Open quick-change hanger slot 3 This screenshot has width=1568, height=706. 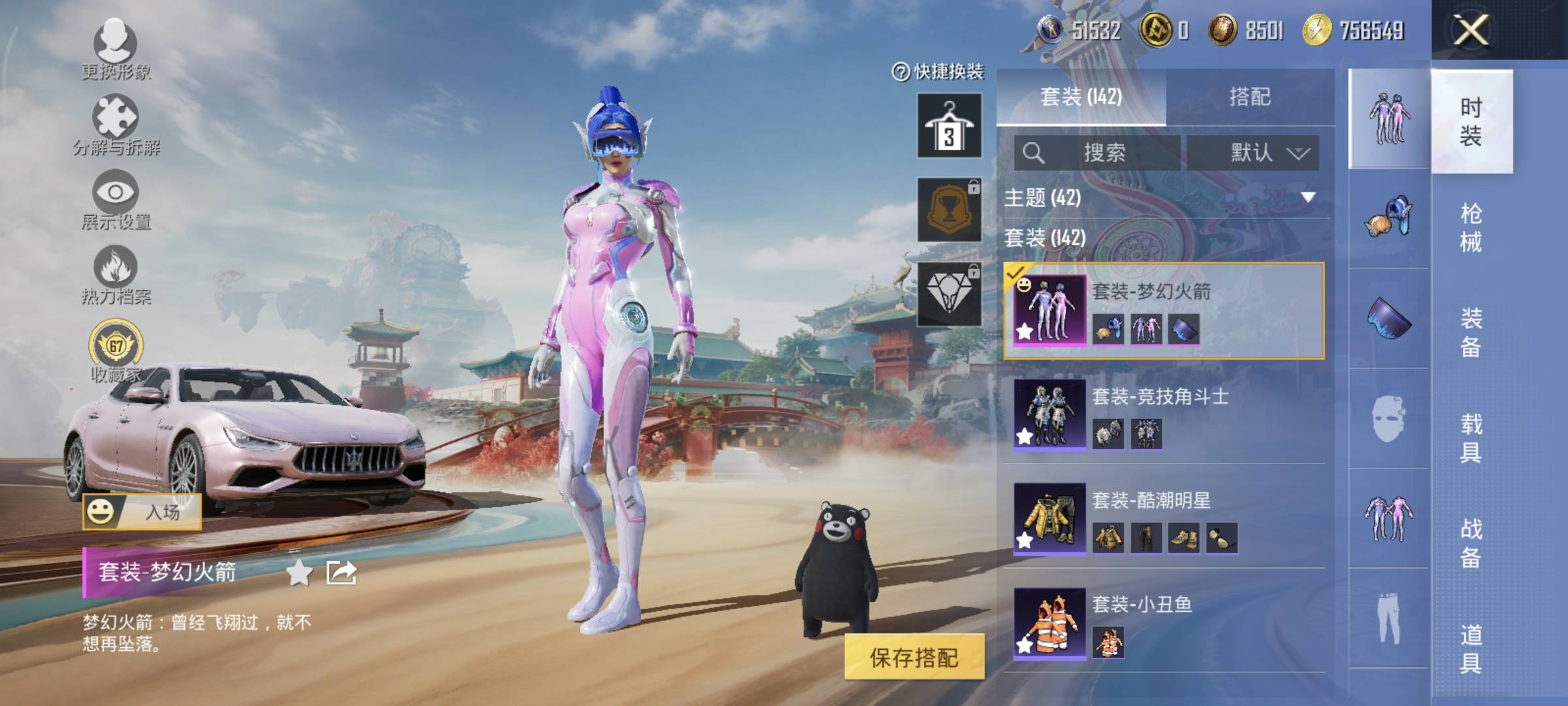(949, 126)
